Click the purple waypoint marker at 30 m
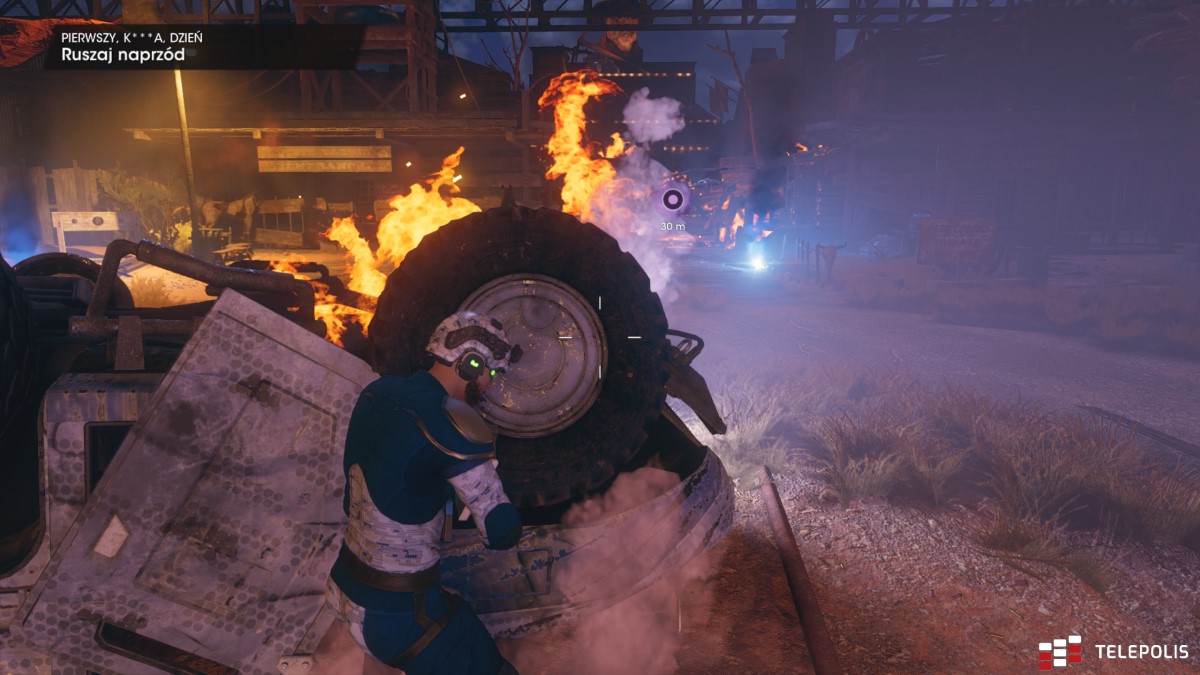Viewport: 1200px width, 675px height. (x=674, y=200)
